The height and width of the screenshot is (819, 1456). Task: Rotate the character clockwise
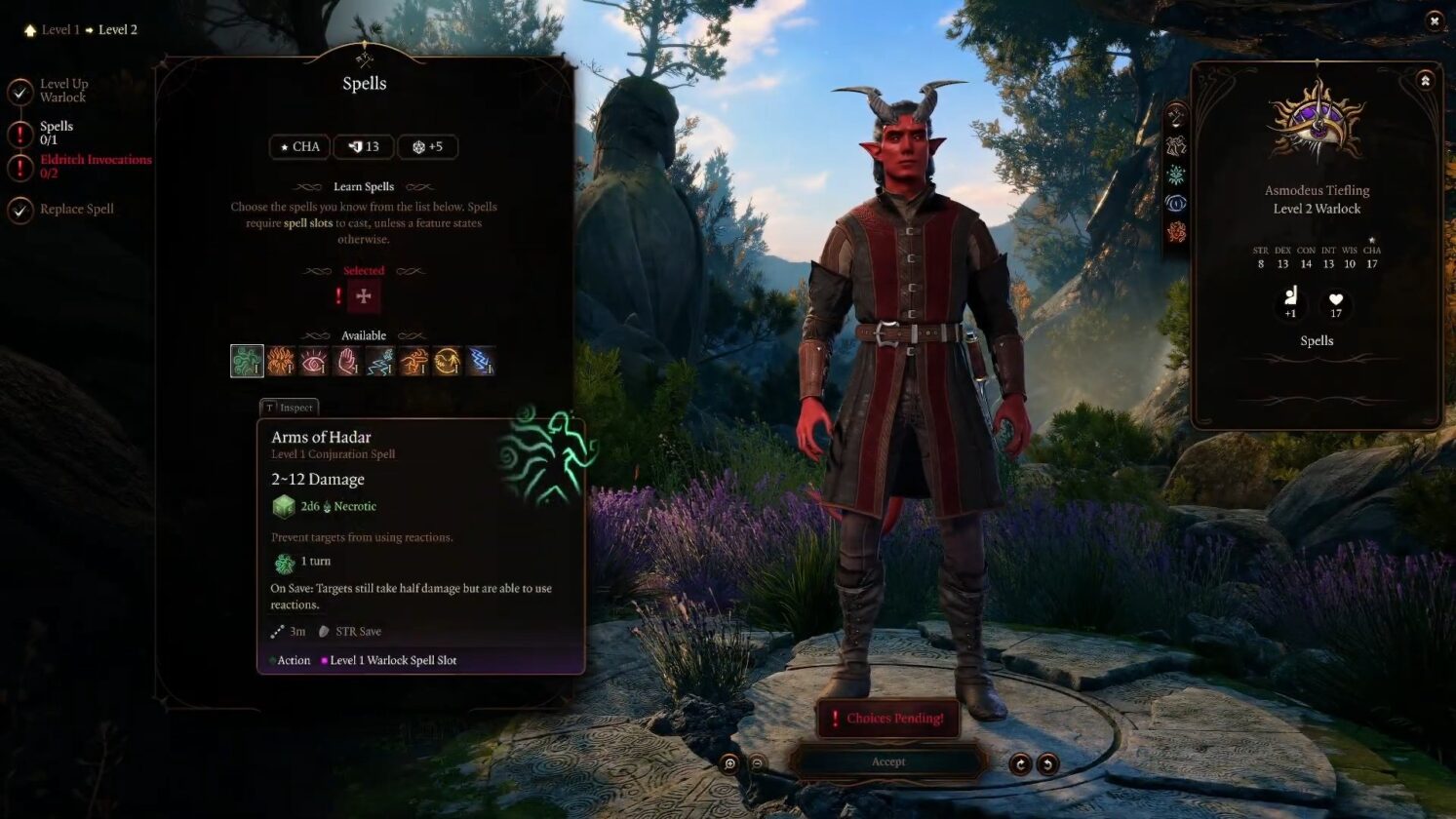click(1020, 763)
